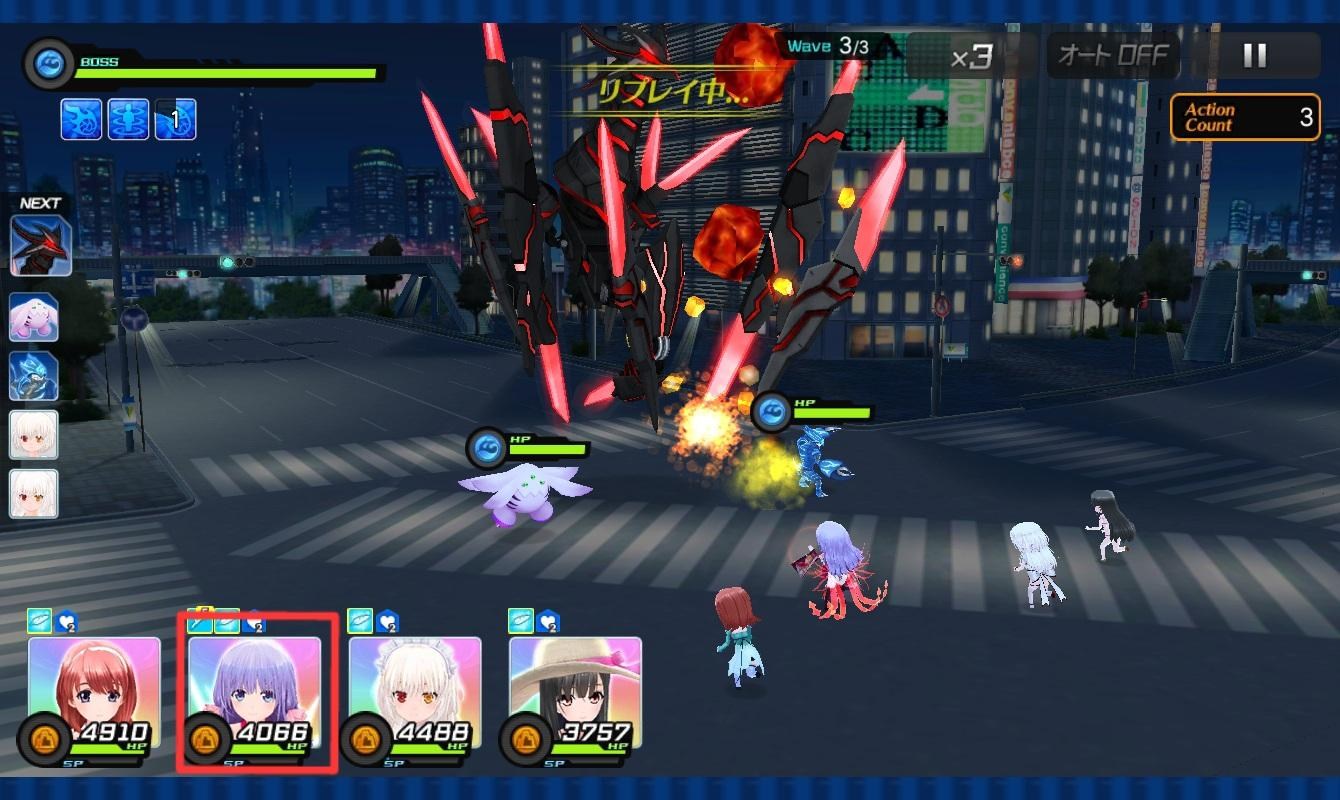Pause the battle with the pause control
The image size is (1340, 800).
[1253, 56]
